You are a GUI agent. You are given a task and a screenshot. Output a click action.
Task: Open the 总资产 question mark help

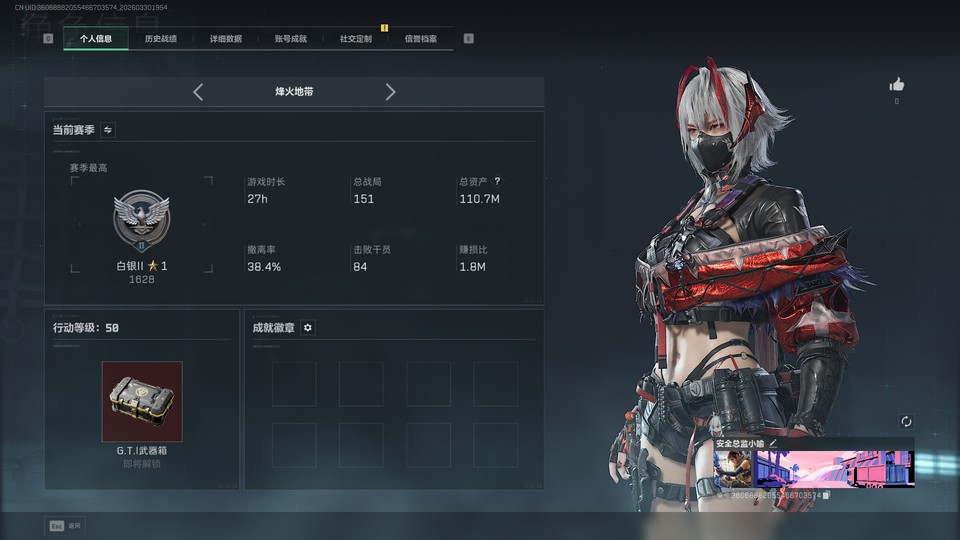(497, 182)
